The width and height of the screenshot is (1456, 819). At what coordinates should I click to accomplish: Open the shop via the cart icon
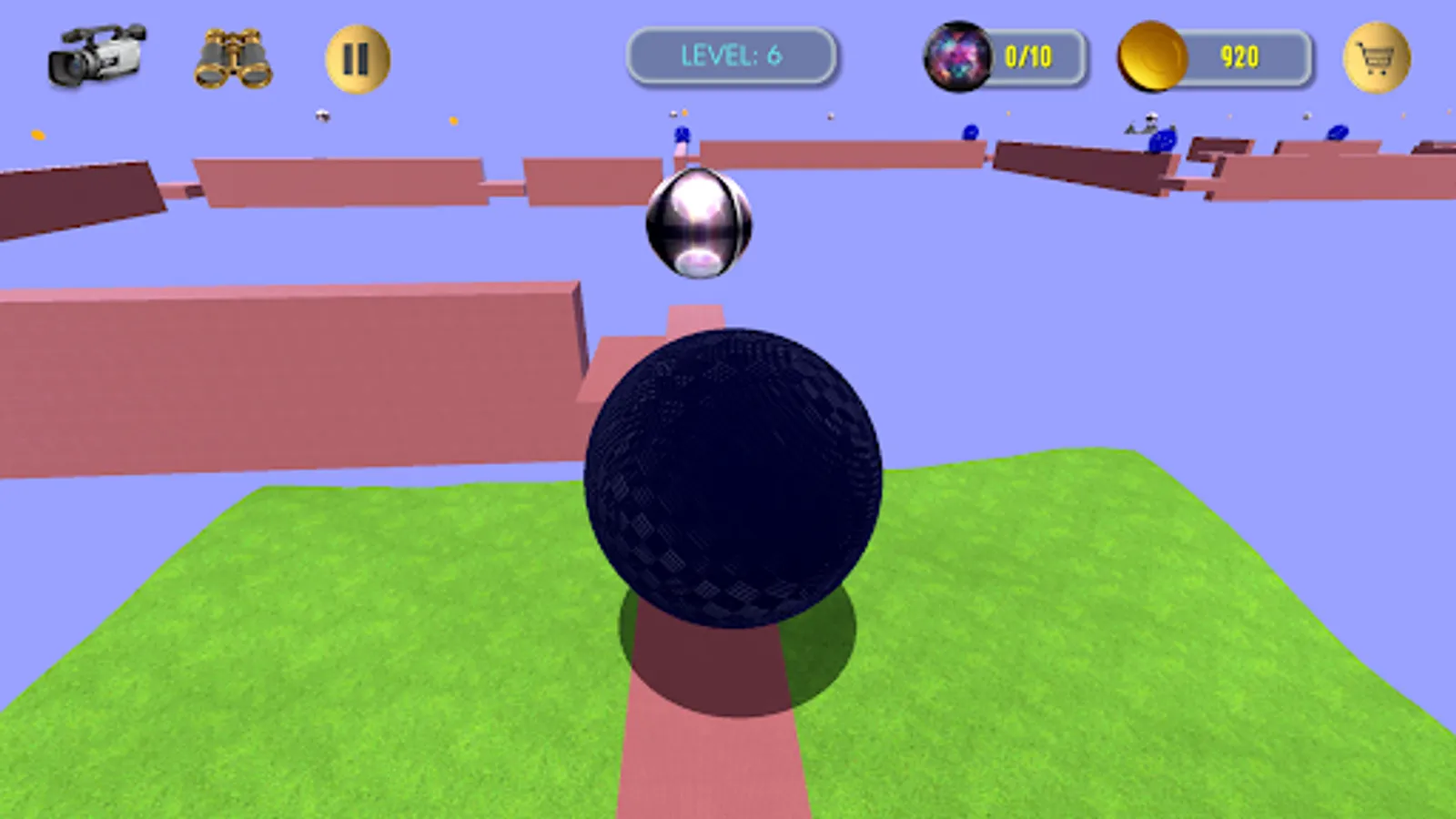(1379, 56)
